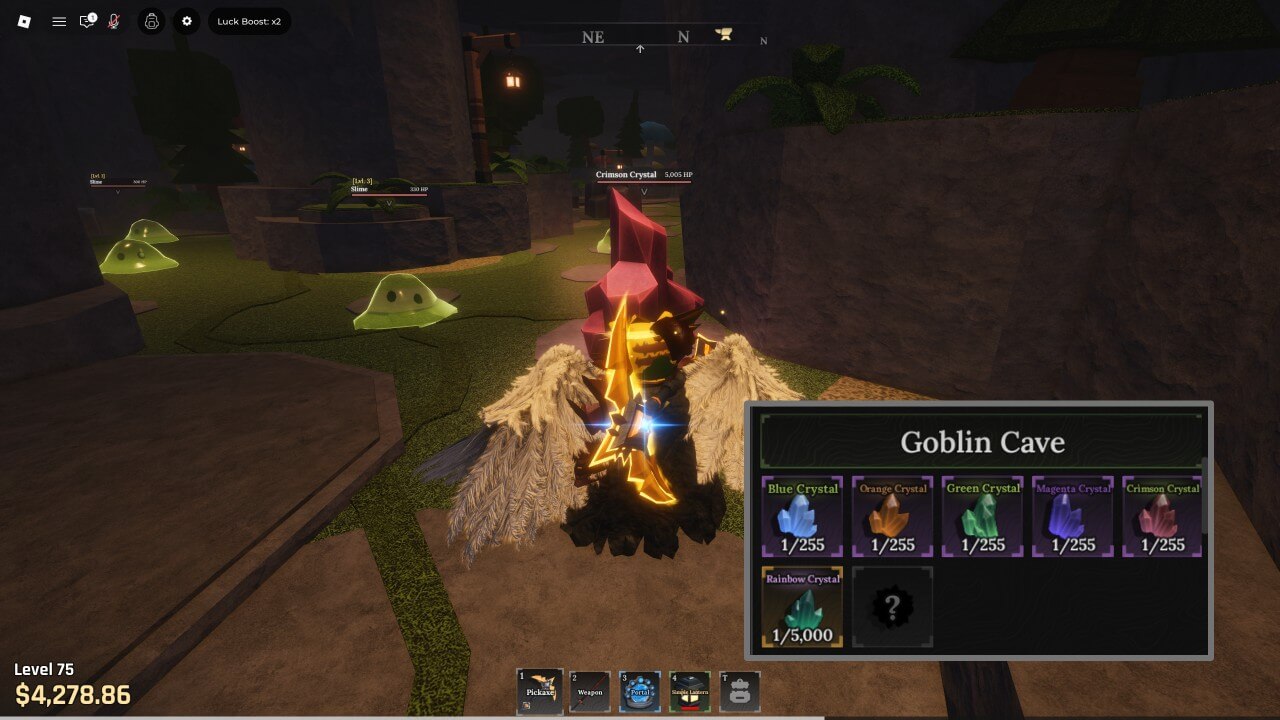
Task: Select the Crimson Crystal entry
Action: (x=1162, y=517)
